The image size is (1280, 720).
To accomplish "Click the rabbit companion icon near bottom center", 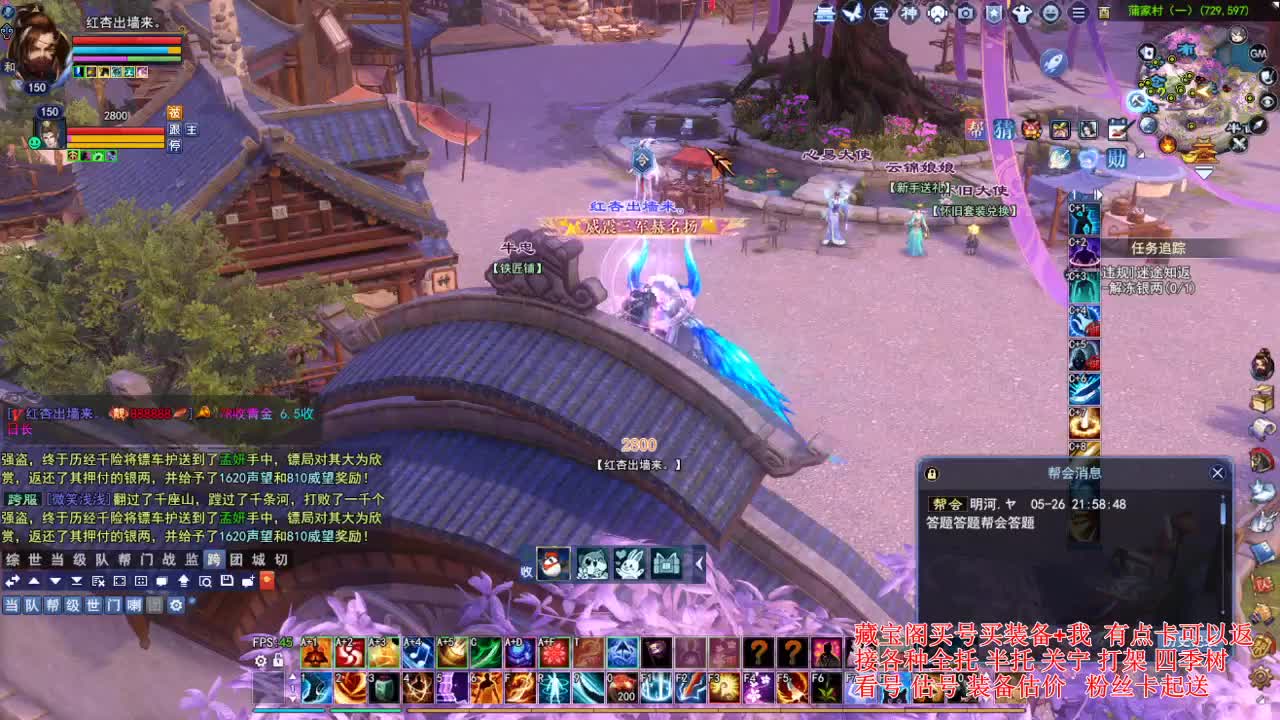I will tap(629, 565).
